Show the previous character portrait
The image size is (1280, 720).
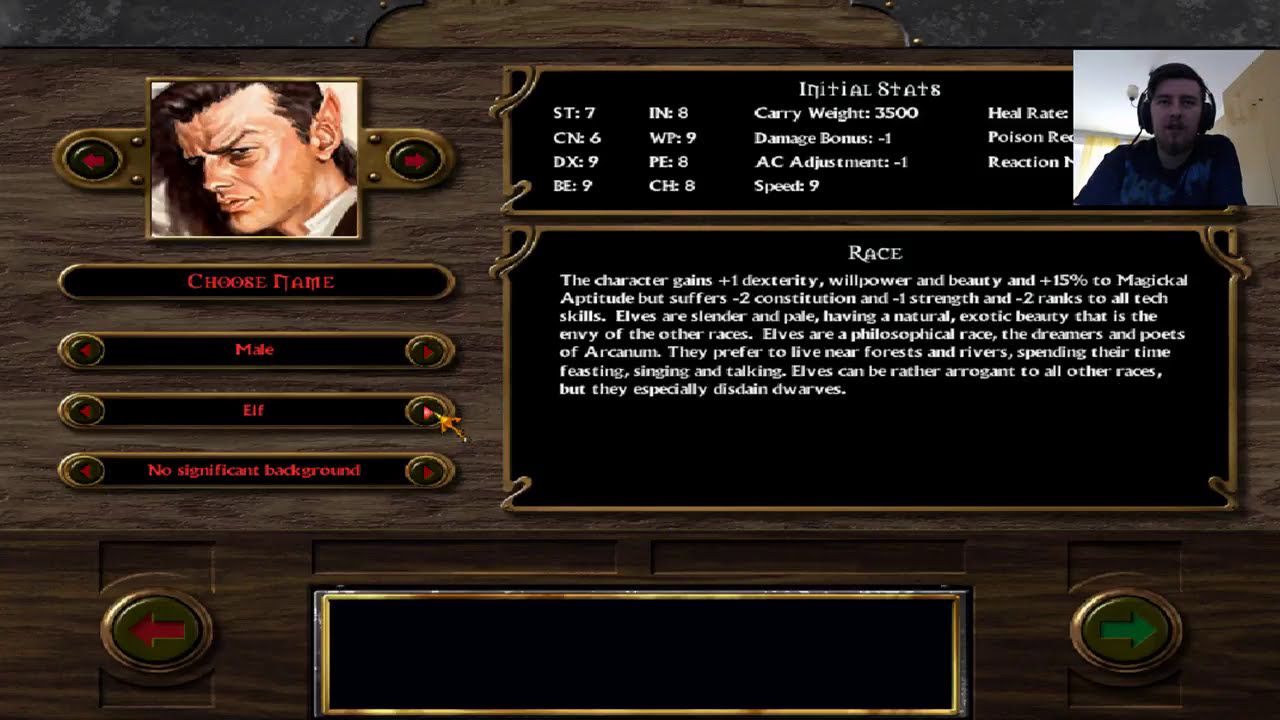[x=93, y=160]
